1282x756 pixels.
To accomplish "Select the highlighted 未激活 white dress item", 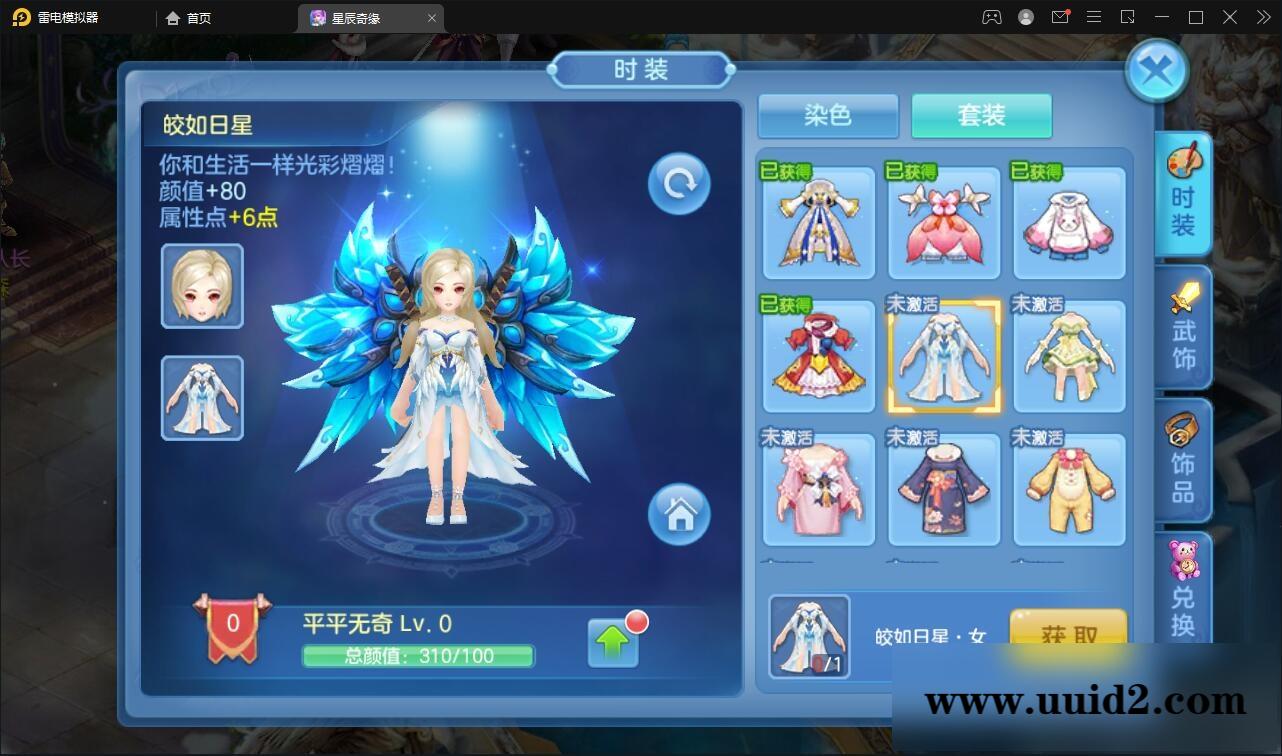I will (944, 357).
